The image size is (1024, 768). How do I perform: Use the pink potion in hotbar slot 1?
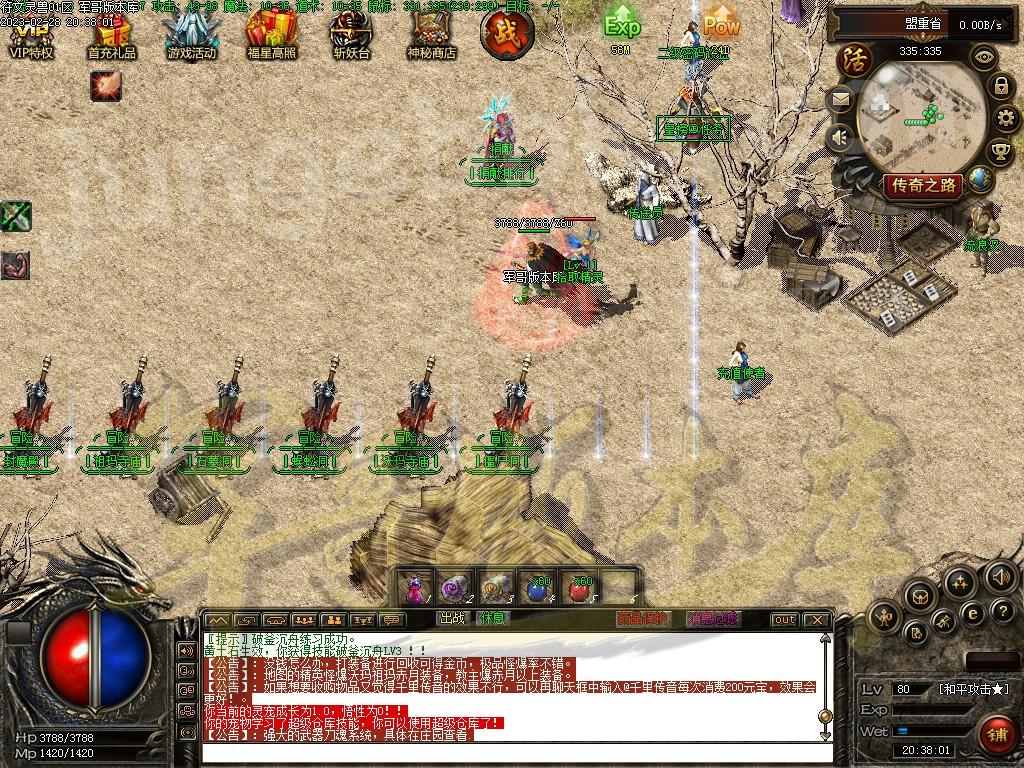(415, 588)
